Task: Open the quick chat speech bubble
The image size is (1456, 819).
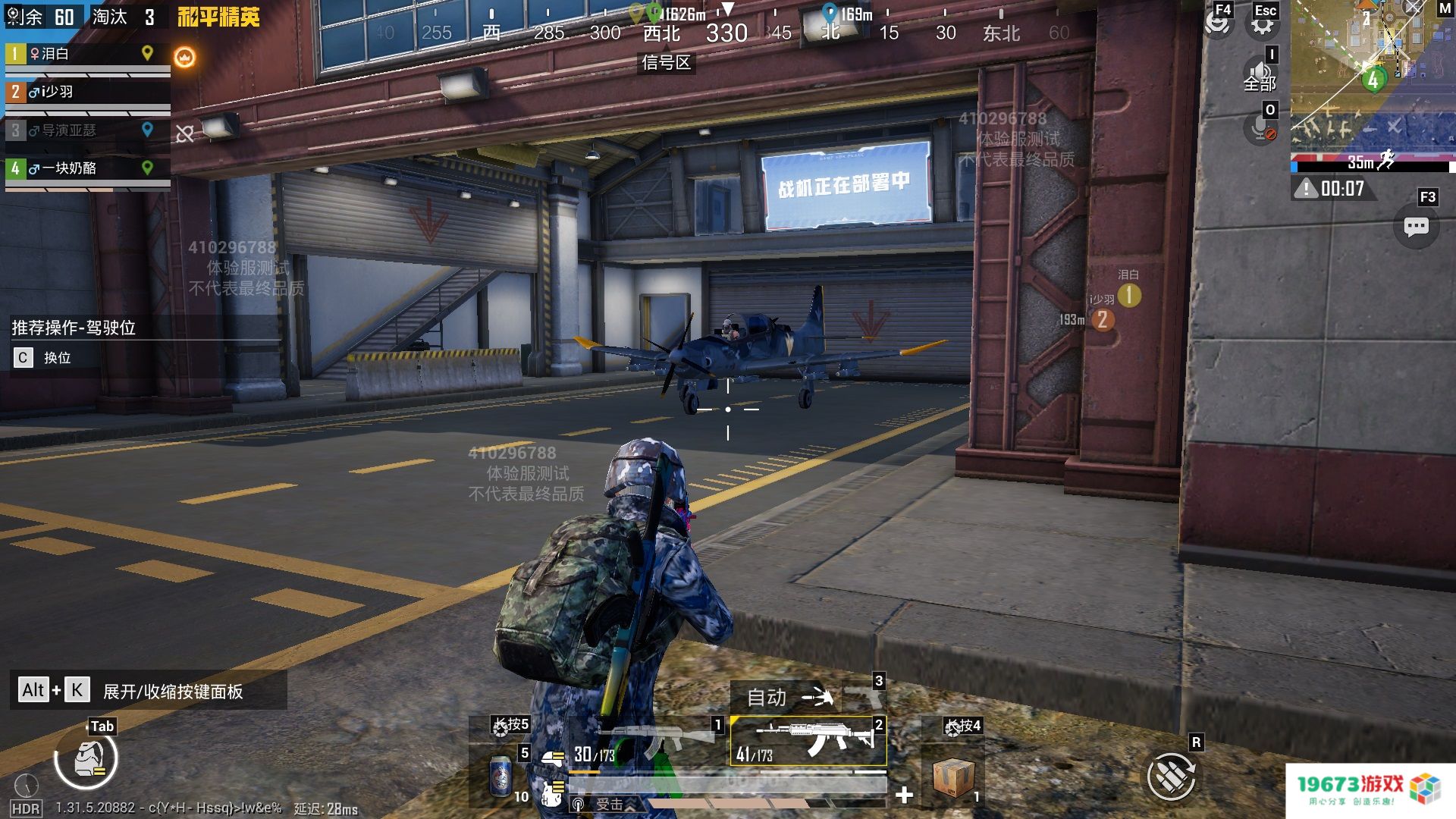Action: coord(1416,227)
